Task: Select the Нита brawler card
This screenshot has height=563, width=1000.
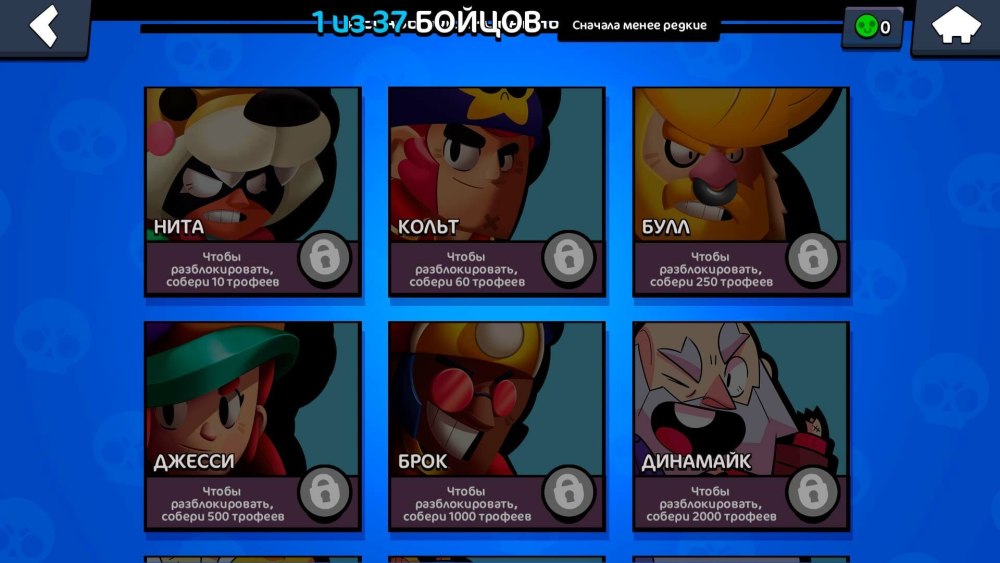Action: [x=253, y=191]
